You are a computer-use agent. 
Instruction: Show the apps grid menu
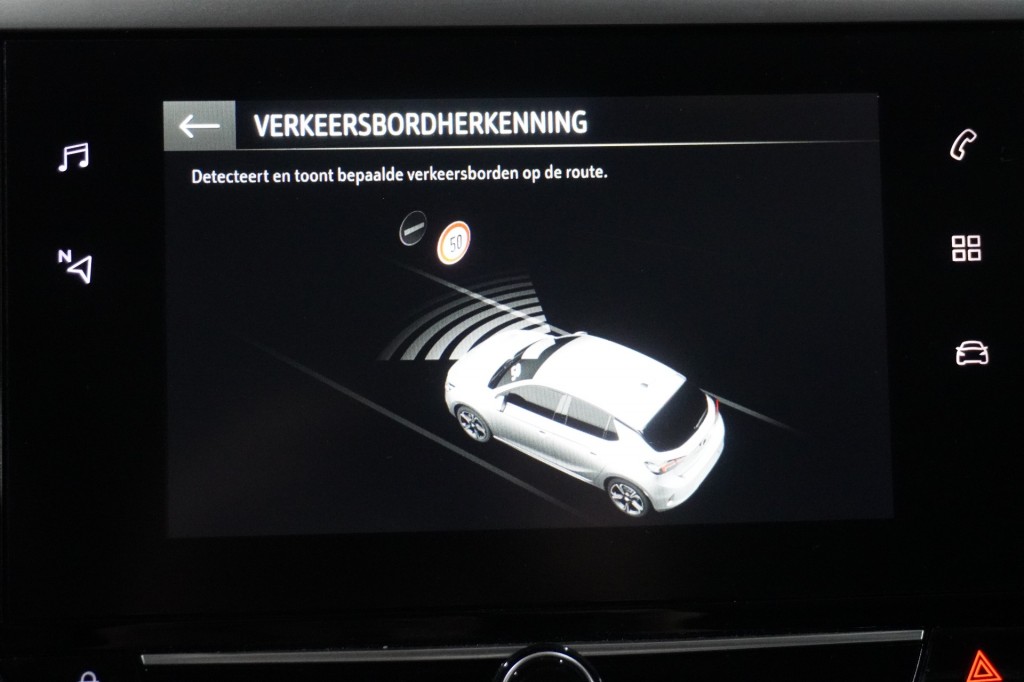[966, 249]
